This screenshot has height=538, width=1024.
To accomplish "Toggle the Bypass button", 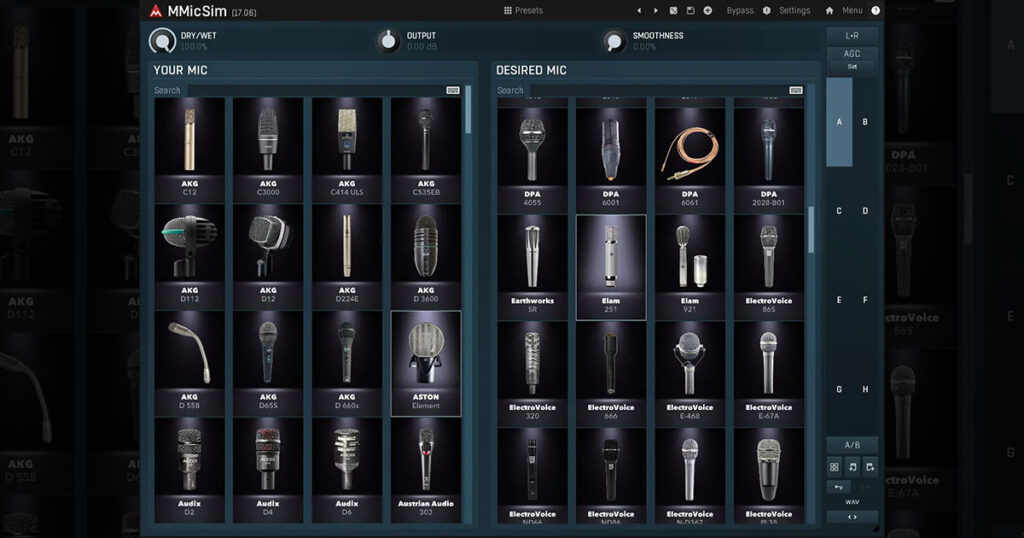I will (x=740, y=10).
